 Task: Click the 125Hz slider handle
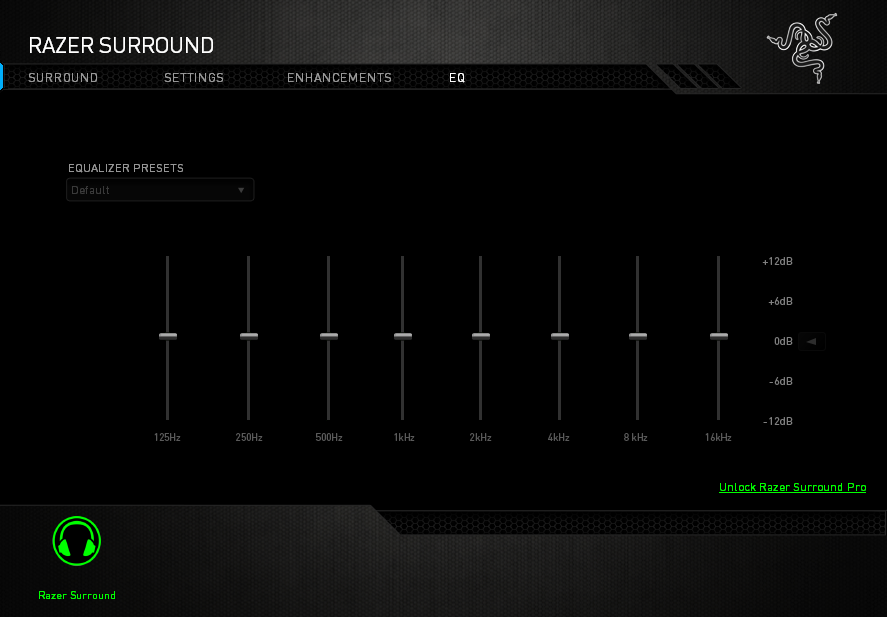pyautogui.click(x=168, y=336)
